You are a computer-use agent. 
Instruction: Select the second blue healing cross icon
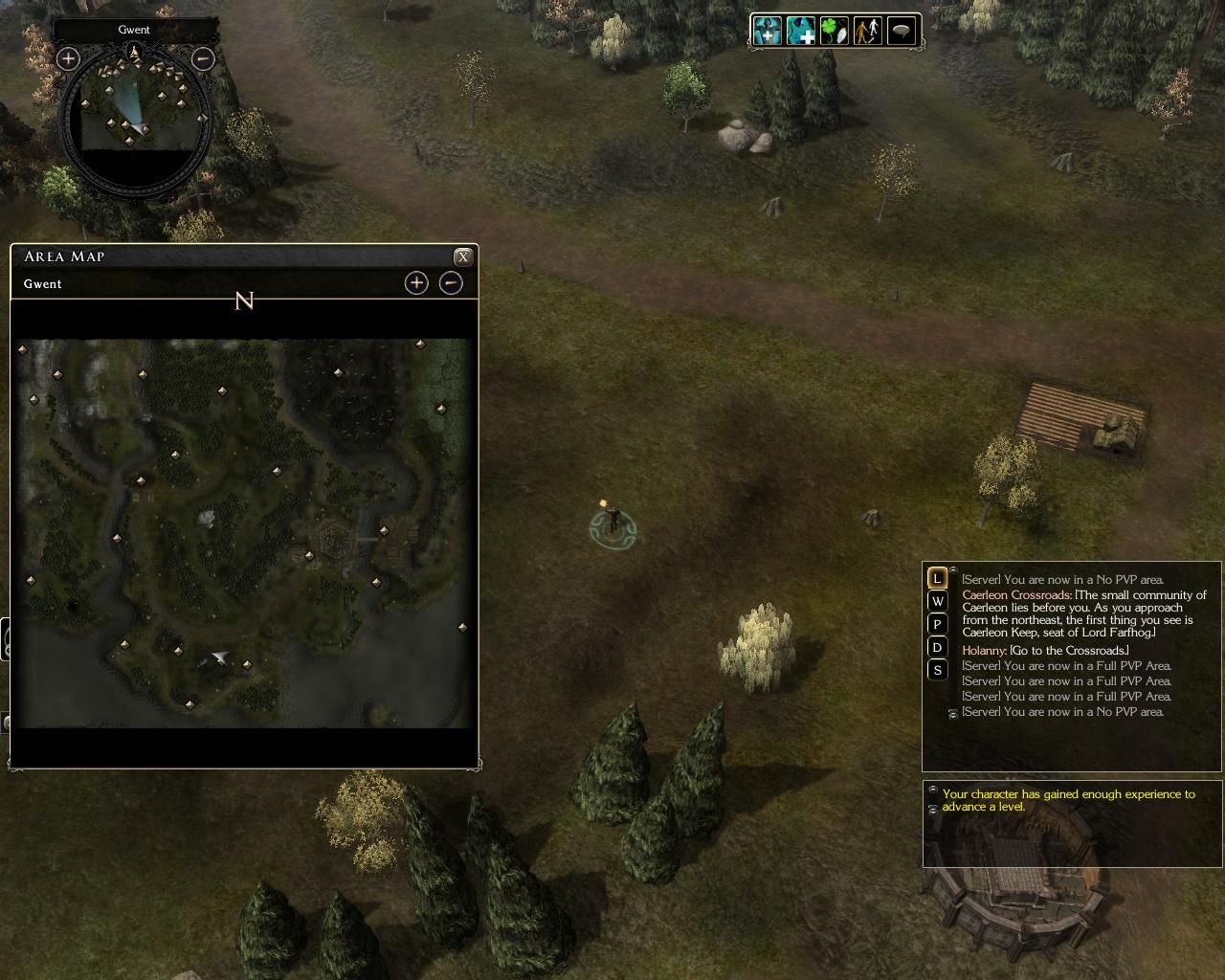click(801, 31)
